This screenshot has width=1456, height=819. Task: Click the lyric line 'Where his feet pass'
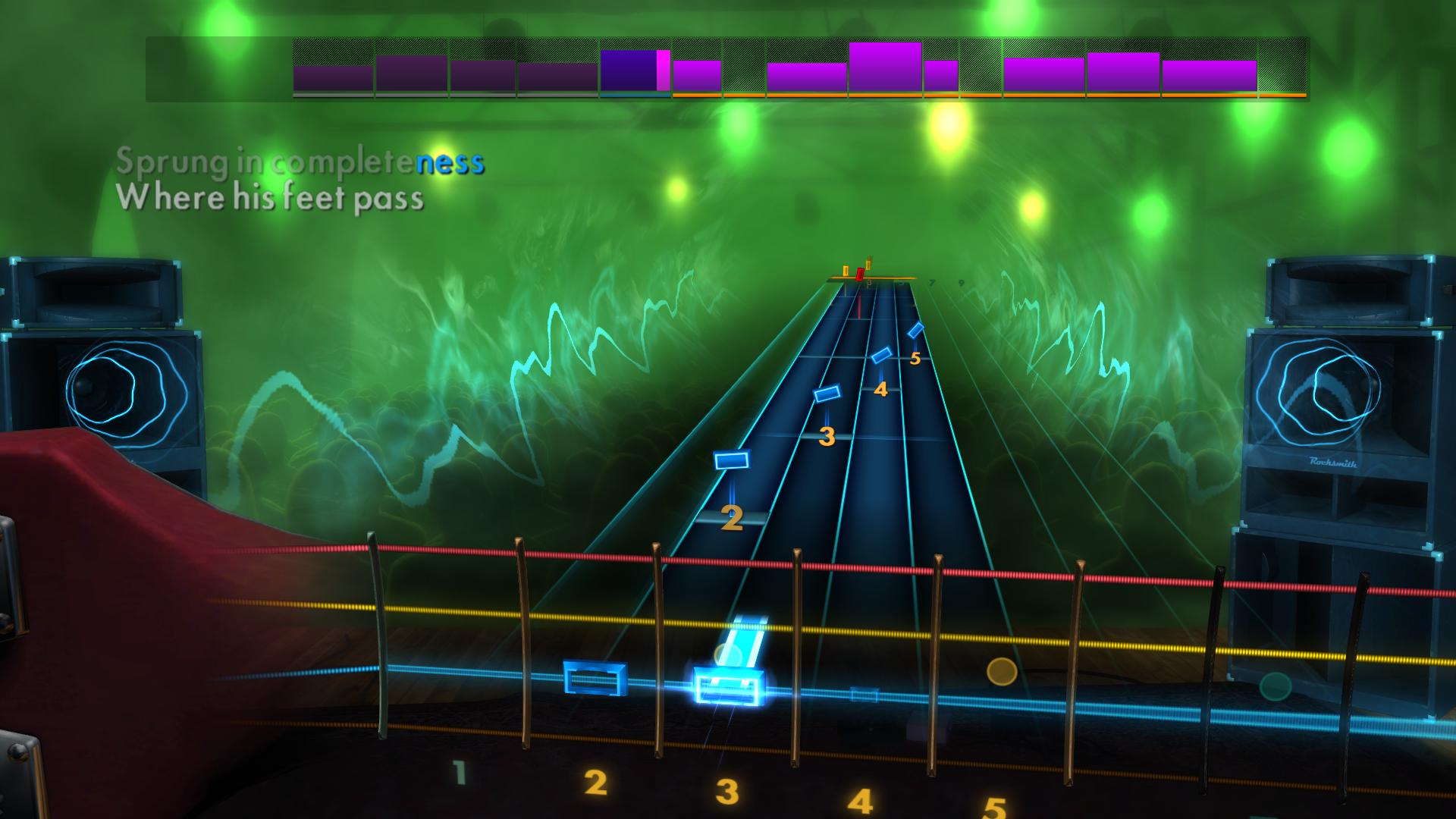pos(269,200)
